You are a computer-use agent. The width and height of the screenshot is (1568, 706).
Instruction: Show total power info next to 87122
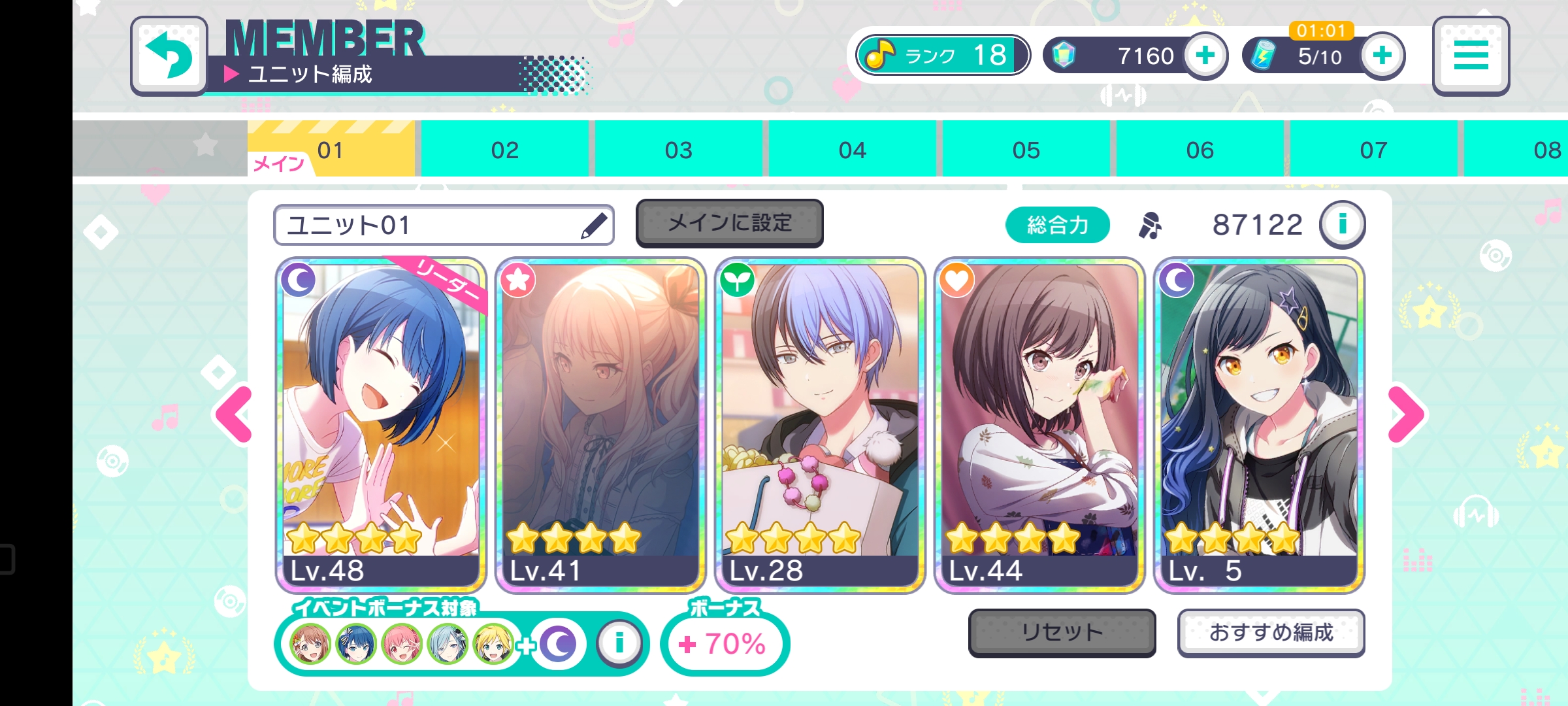click(x=1342, y=224)
